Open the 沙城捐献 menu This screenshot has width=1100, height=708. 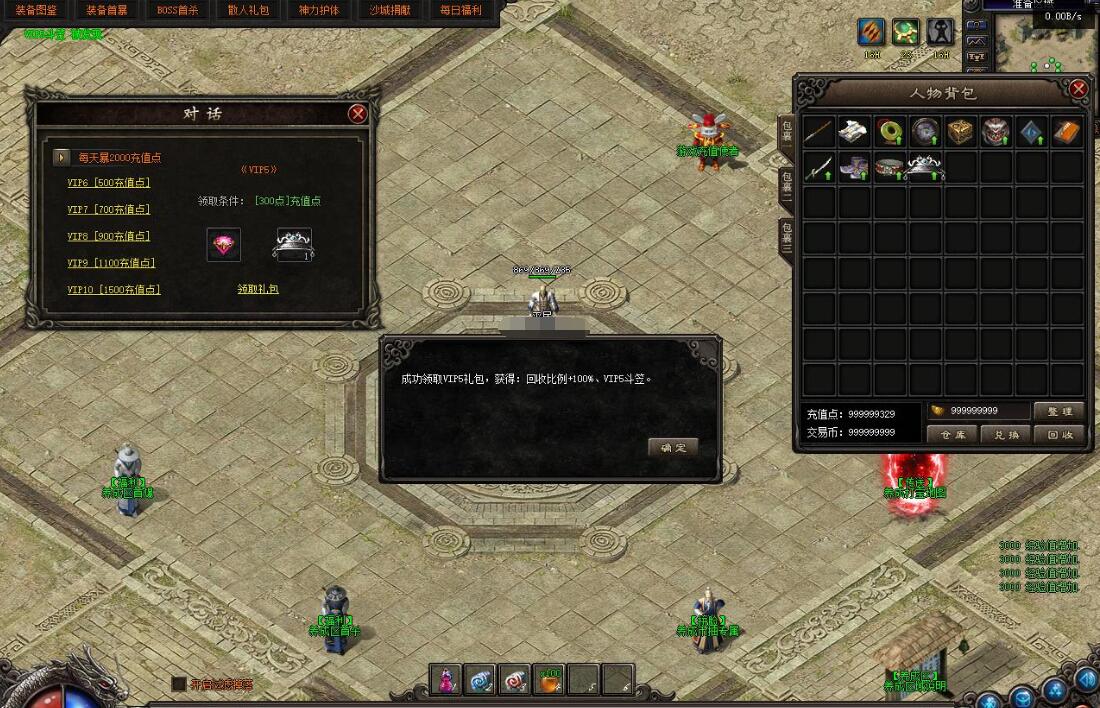pos(390,10)
